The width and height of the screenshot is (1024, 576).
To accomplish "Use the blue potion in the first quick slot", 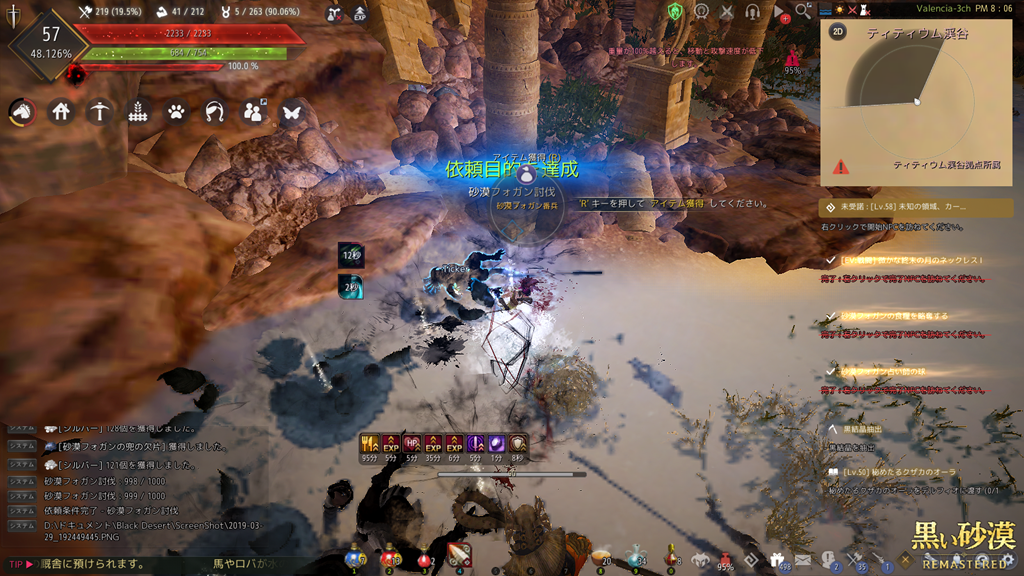I will coord(354,557).
